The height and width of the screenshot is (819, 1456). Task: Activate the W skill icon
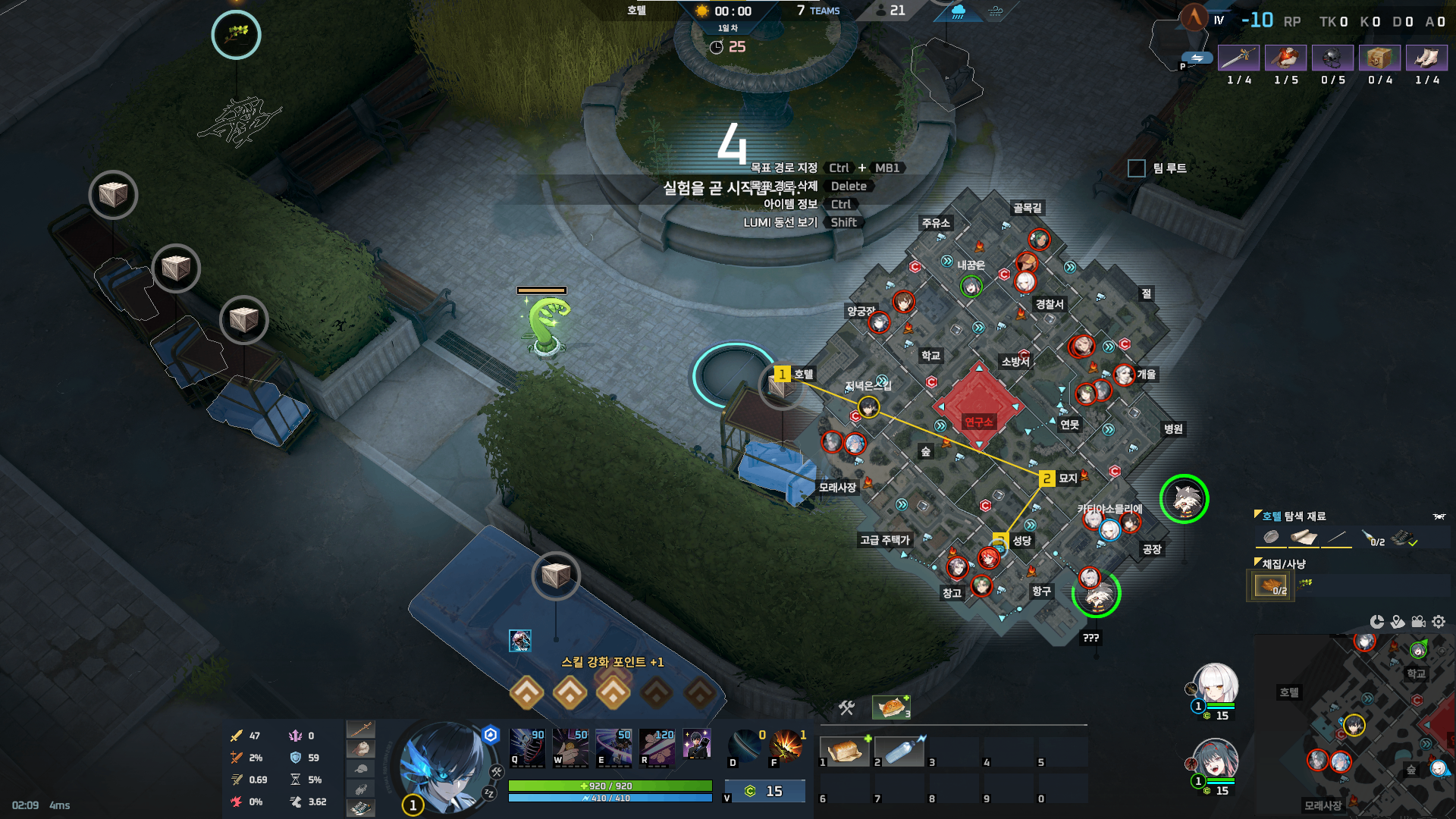pyautogui.click(x=570, y=746)
